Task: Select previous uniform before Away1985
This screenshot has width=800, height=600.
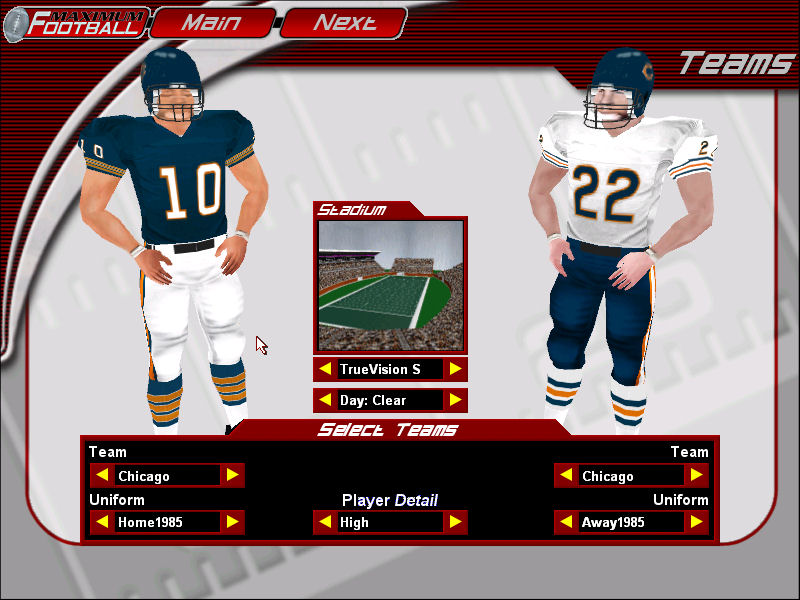Action: (x=566, y=522)
